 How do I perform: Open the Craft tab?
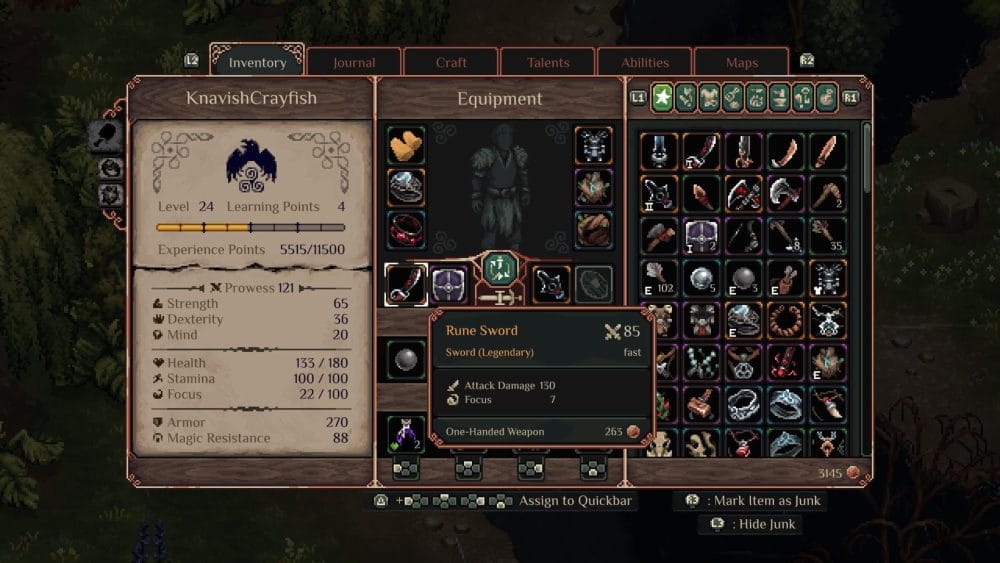click(x=451, y=63)
